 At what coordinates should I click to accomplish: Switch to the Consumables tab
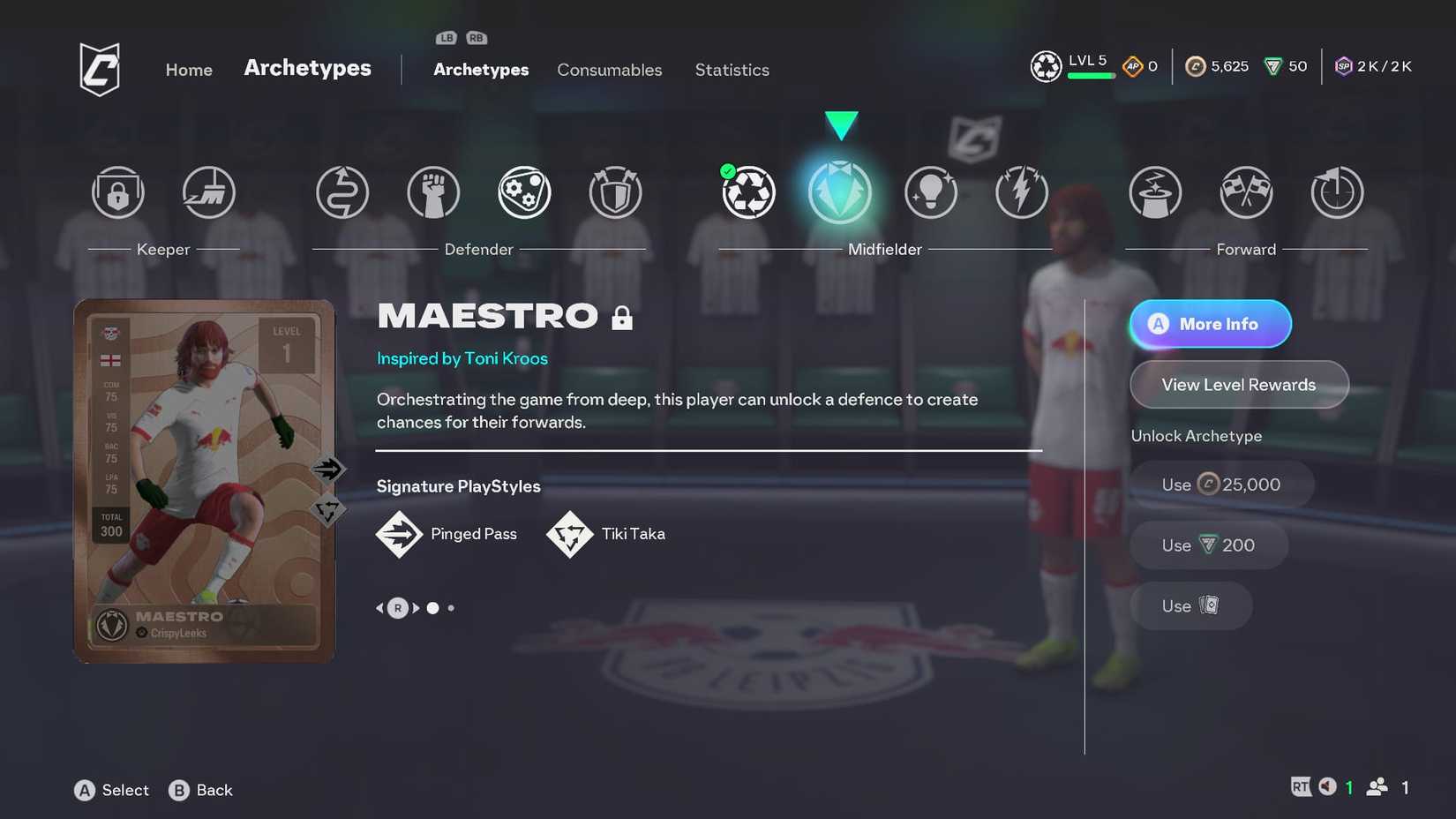click(x=610, y=70)
